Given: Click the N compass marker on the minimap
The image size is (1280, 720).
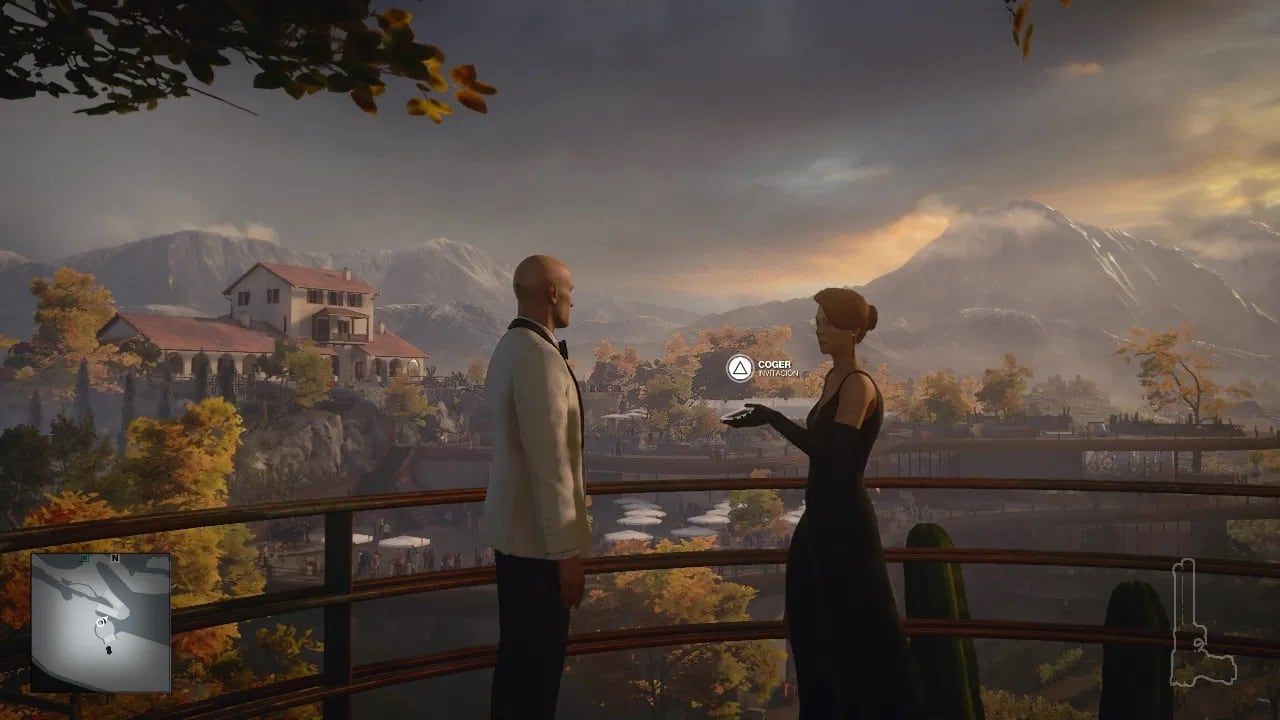Looking at the screenshot, I should pos(114,558).
